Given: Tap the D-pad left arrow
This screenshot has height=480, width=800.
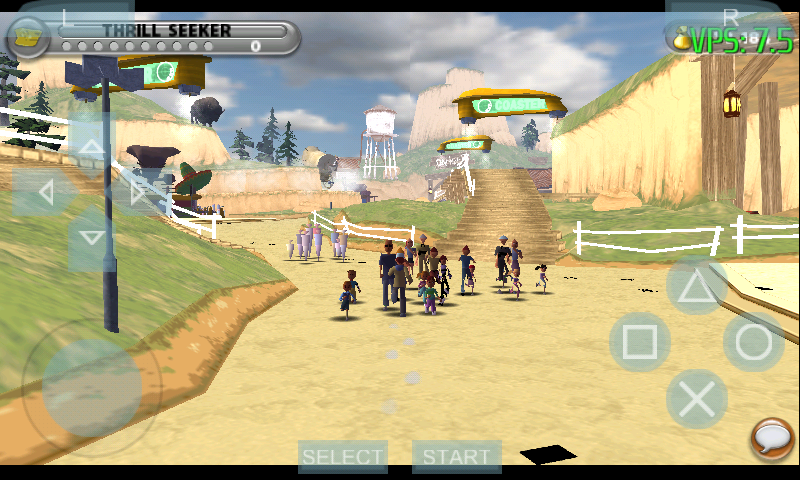Looking at the screenshot, I should [45, 192].
